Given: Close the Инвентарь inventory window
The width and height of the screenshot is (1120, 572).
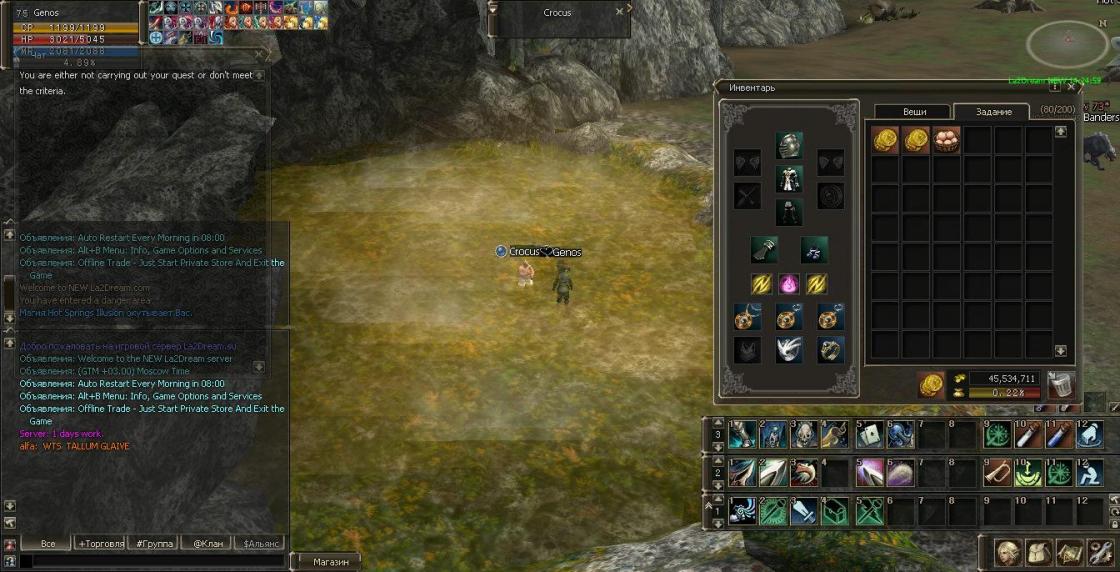Looking at the screenshot, I should [1073, 88].
